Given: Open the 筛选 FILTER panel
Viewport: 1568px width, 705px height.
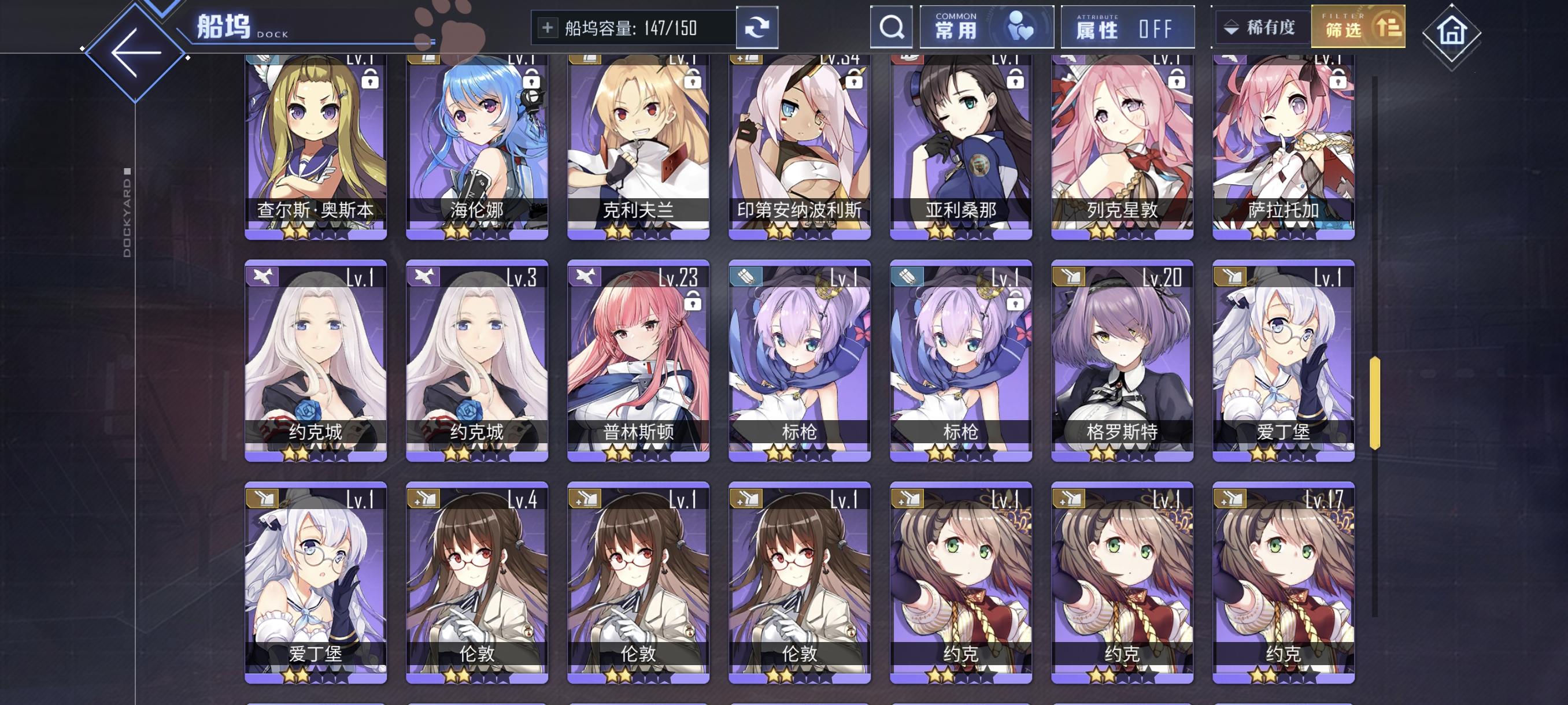Looking at the screenshot, I should [1362, 27].
